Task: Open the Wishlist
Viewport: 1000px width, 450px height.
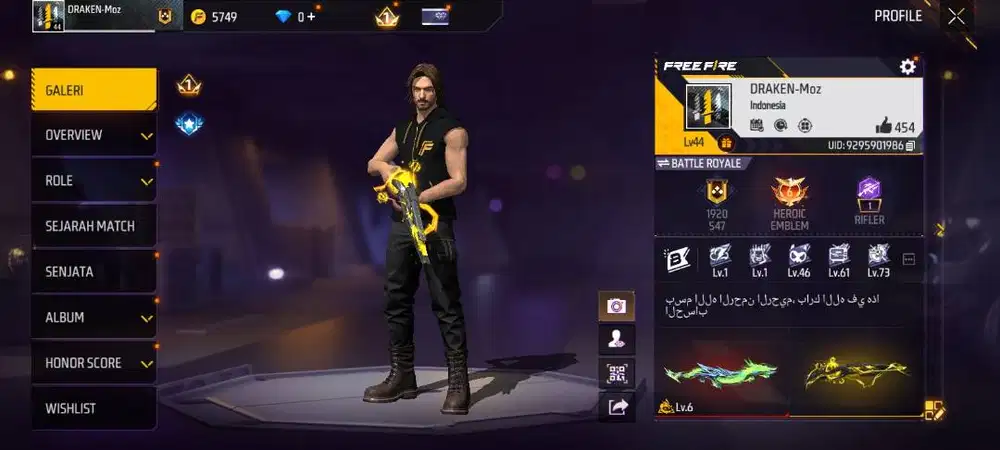Action: tap(93, 409)
